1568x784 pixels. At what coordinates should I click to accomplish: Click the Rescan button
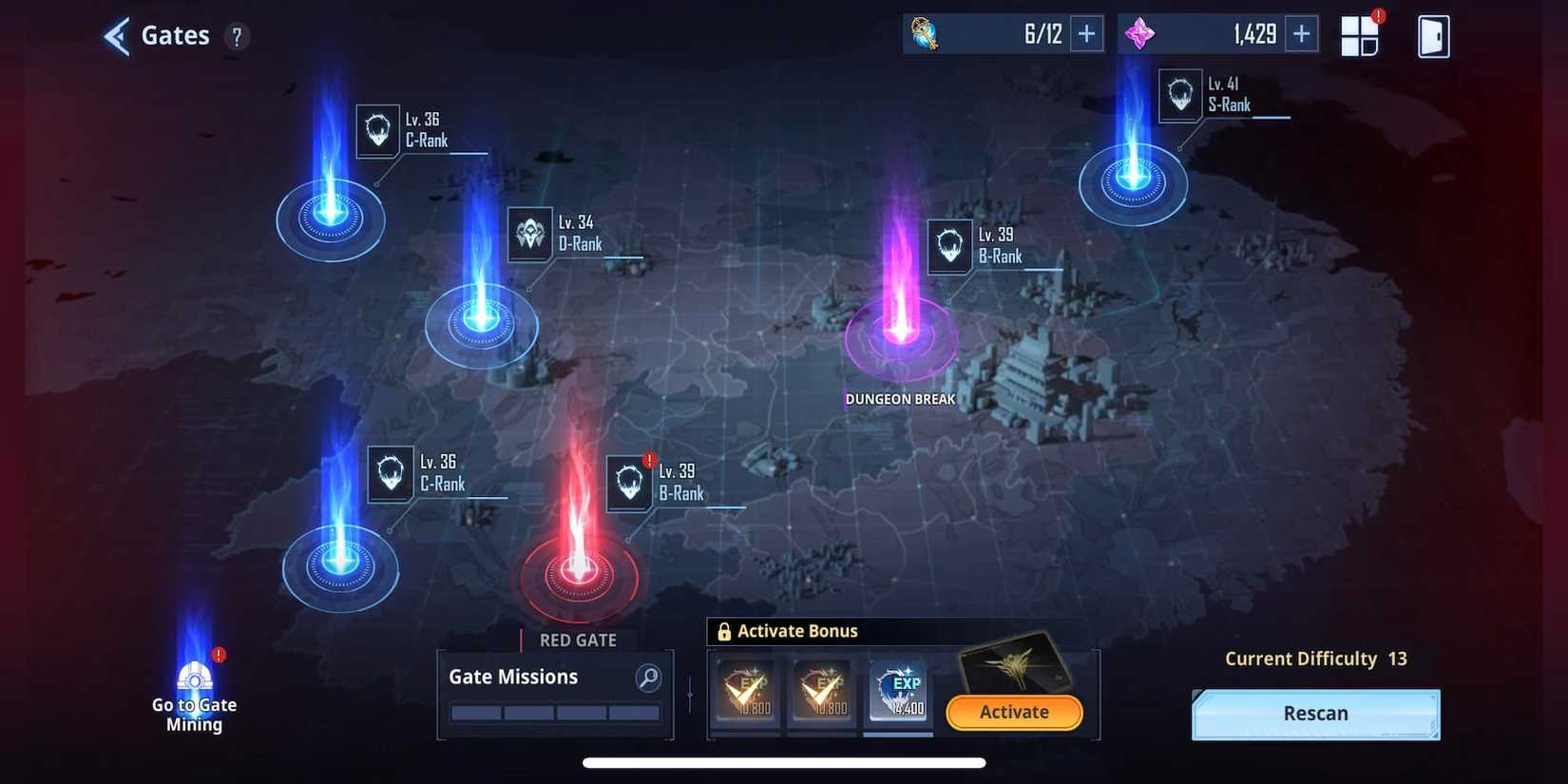point(1315,713)
